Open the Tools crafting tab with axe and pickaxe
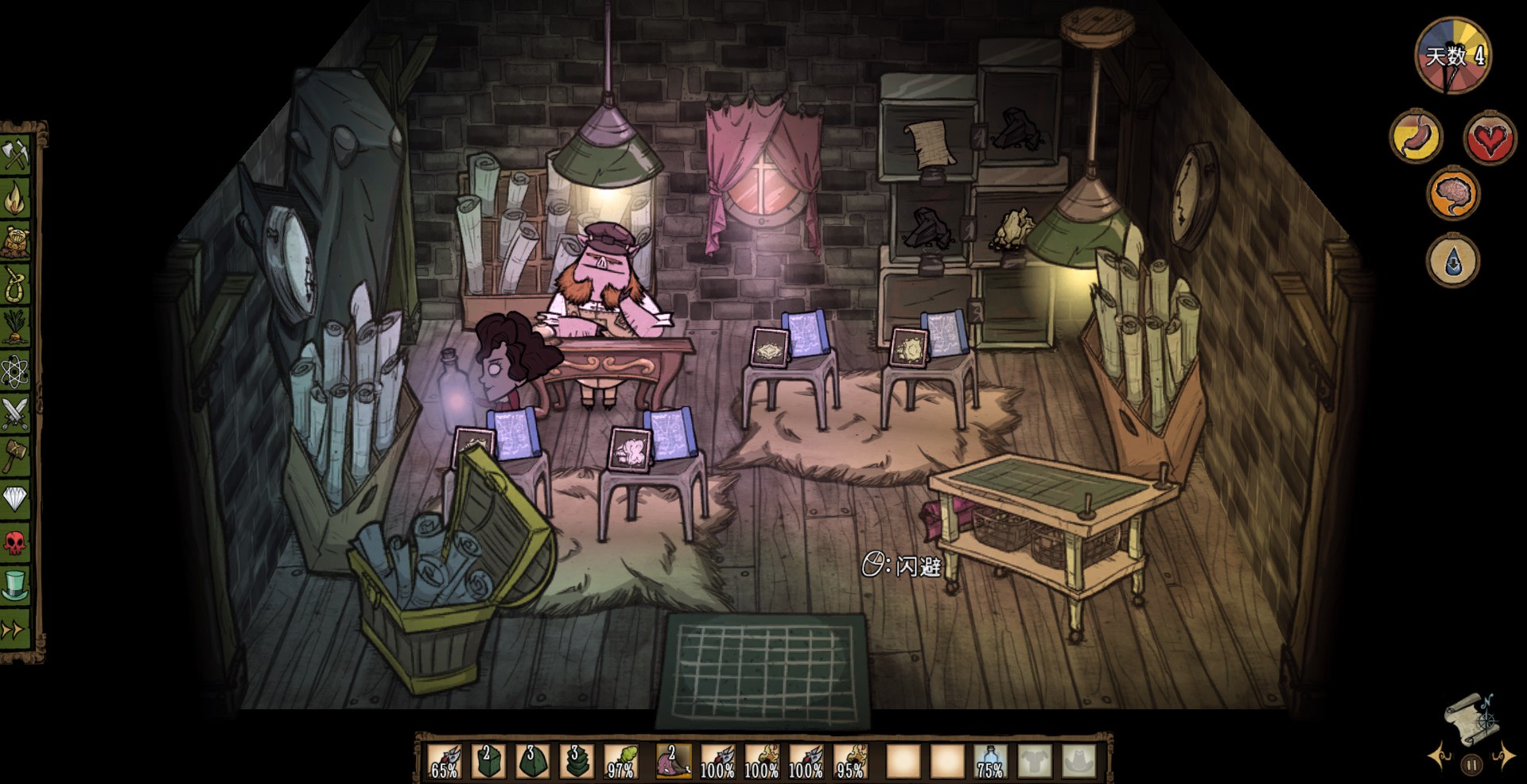This screenshot has width=1527, height=784. tap(16, 154)
